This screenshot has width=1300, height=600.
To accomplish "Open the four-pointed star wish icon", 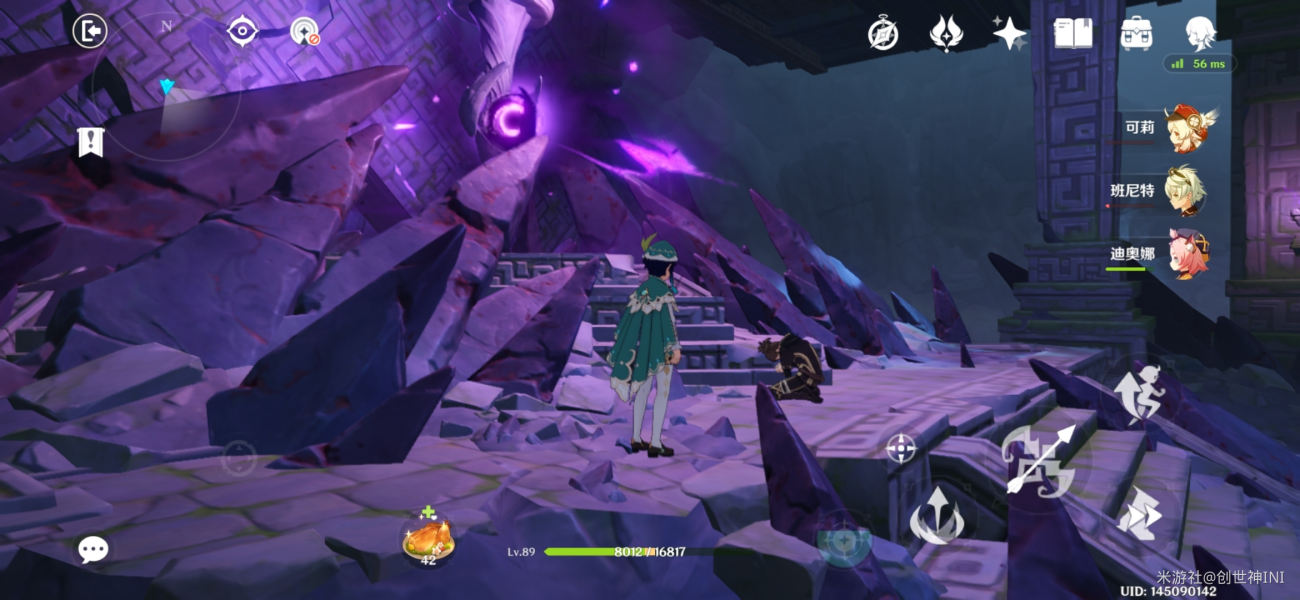I will (1009, 34).
